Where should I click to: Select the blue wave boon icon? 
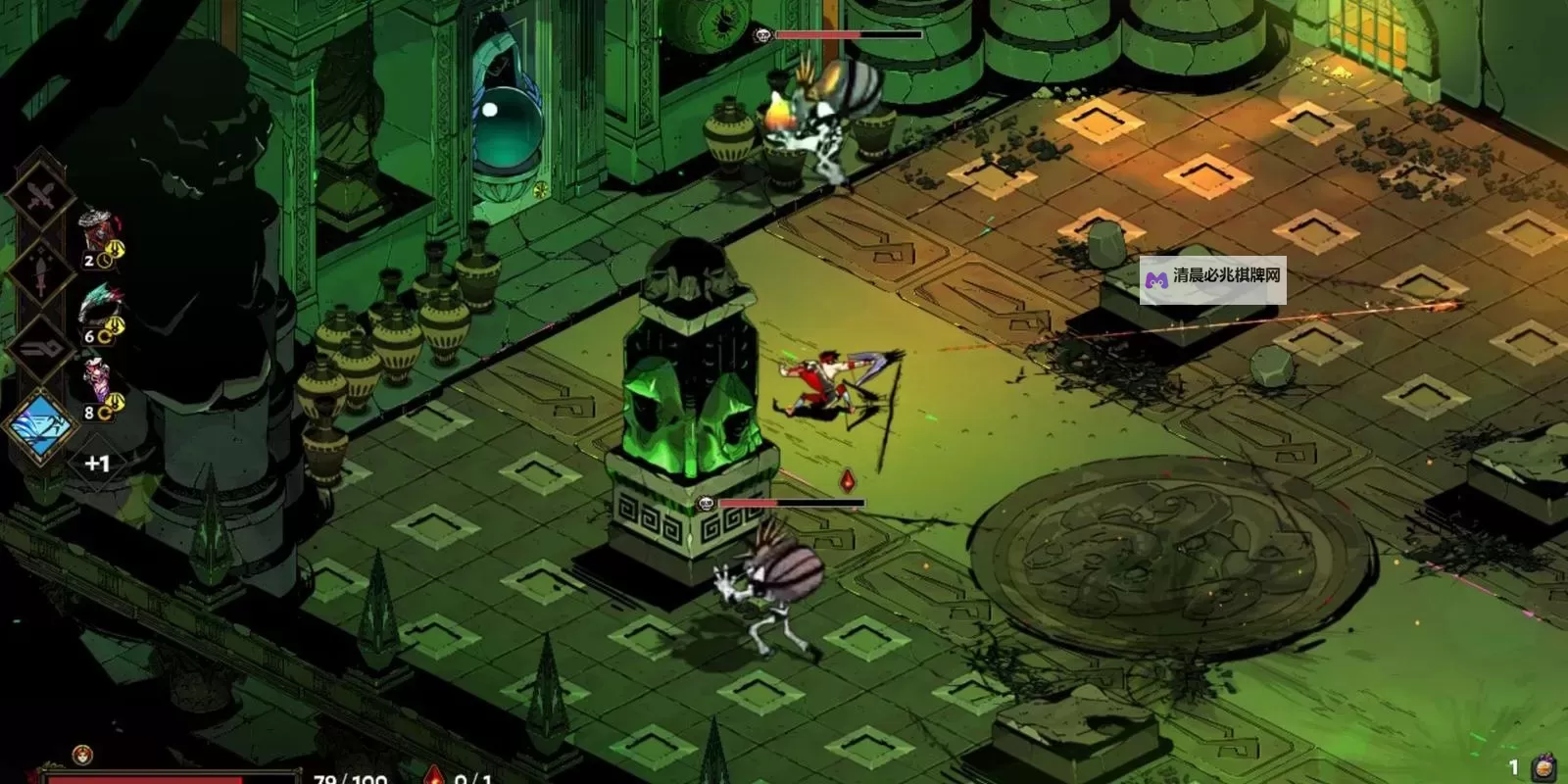[40, 427]
